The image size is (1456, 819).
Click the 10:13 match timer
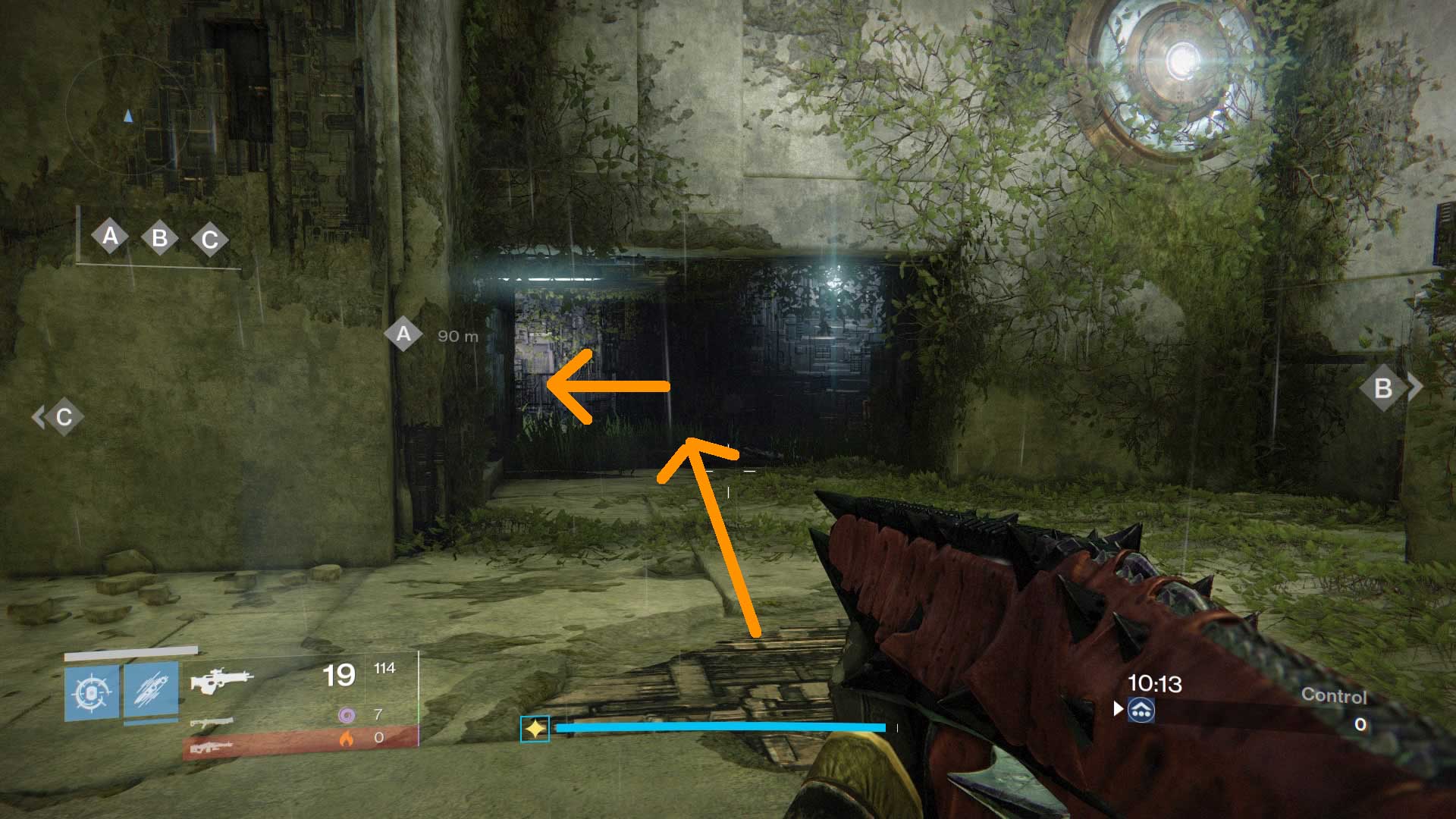click(x=1156, y=682)
